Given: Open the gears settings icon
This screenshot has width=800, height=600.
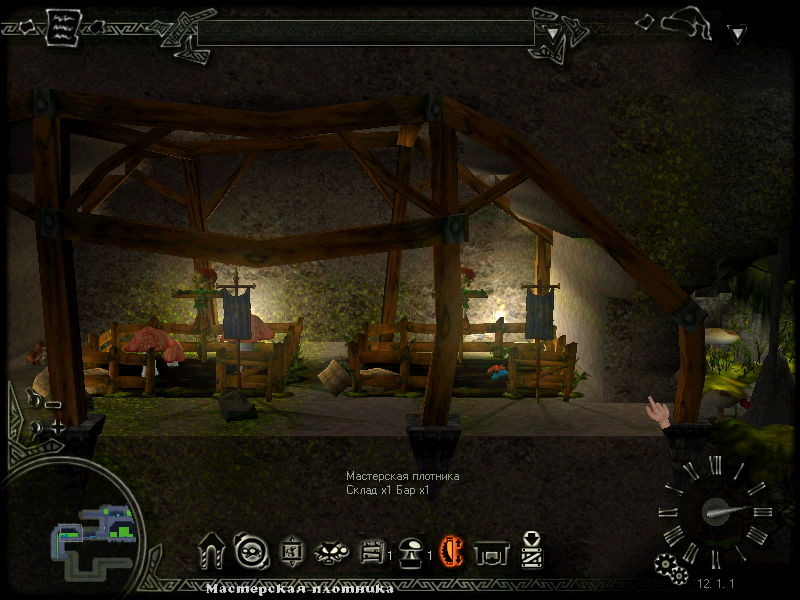Looking at the screenshot, I should pos(668,566).
